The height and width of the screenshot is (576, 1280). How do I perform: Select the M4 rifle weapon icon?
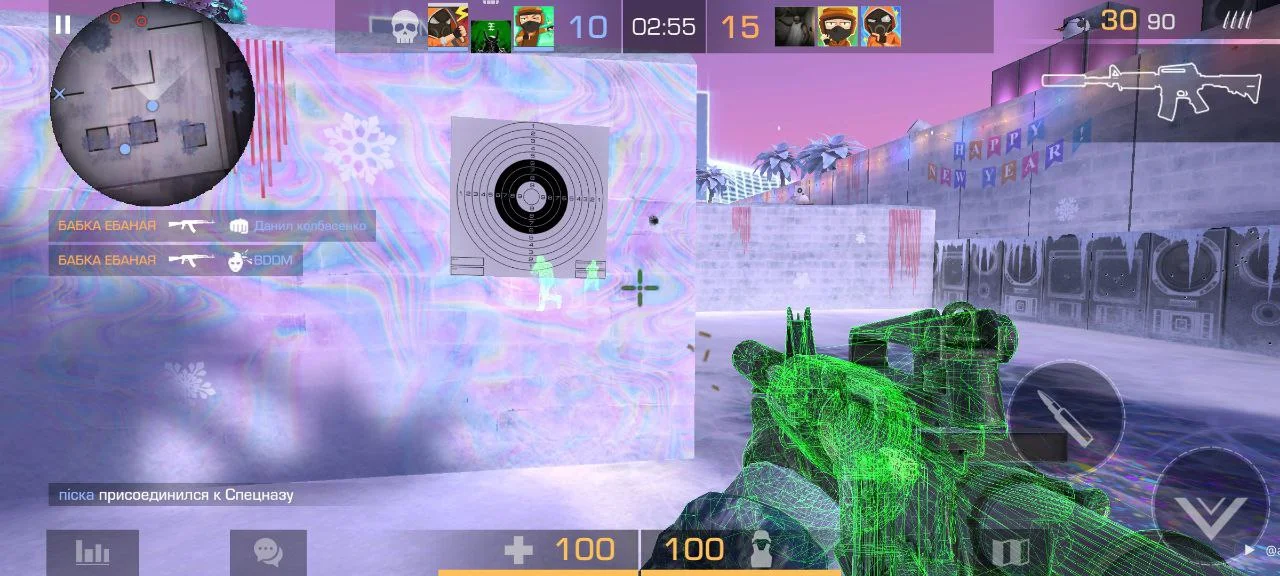pyautogui.click(x=1150, y=90)
